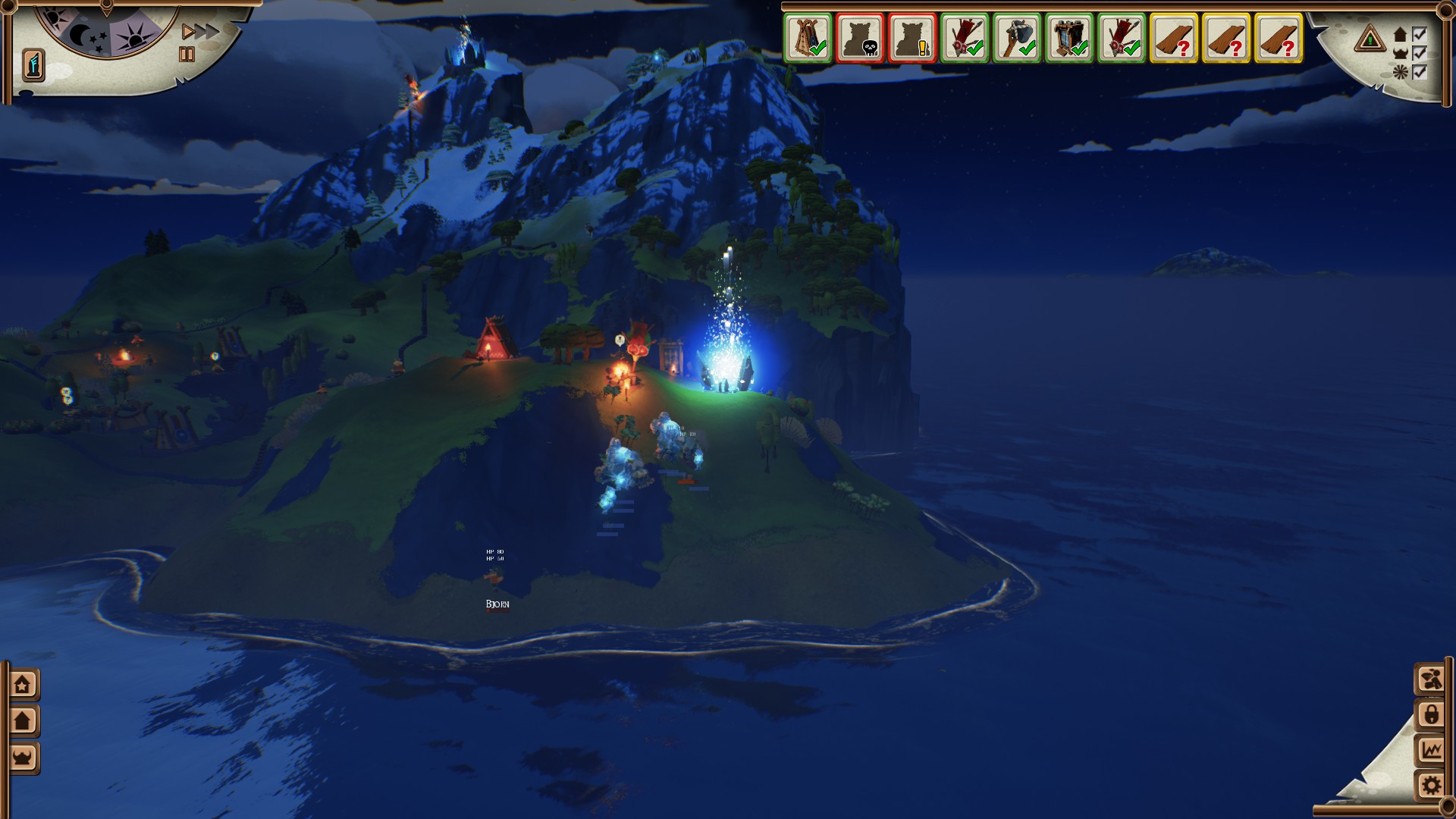The image size is (1456, 819).
Task: Show the statistics graph panel
Action: click(1430, 750)
